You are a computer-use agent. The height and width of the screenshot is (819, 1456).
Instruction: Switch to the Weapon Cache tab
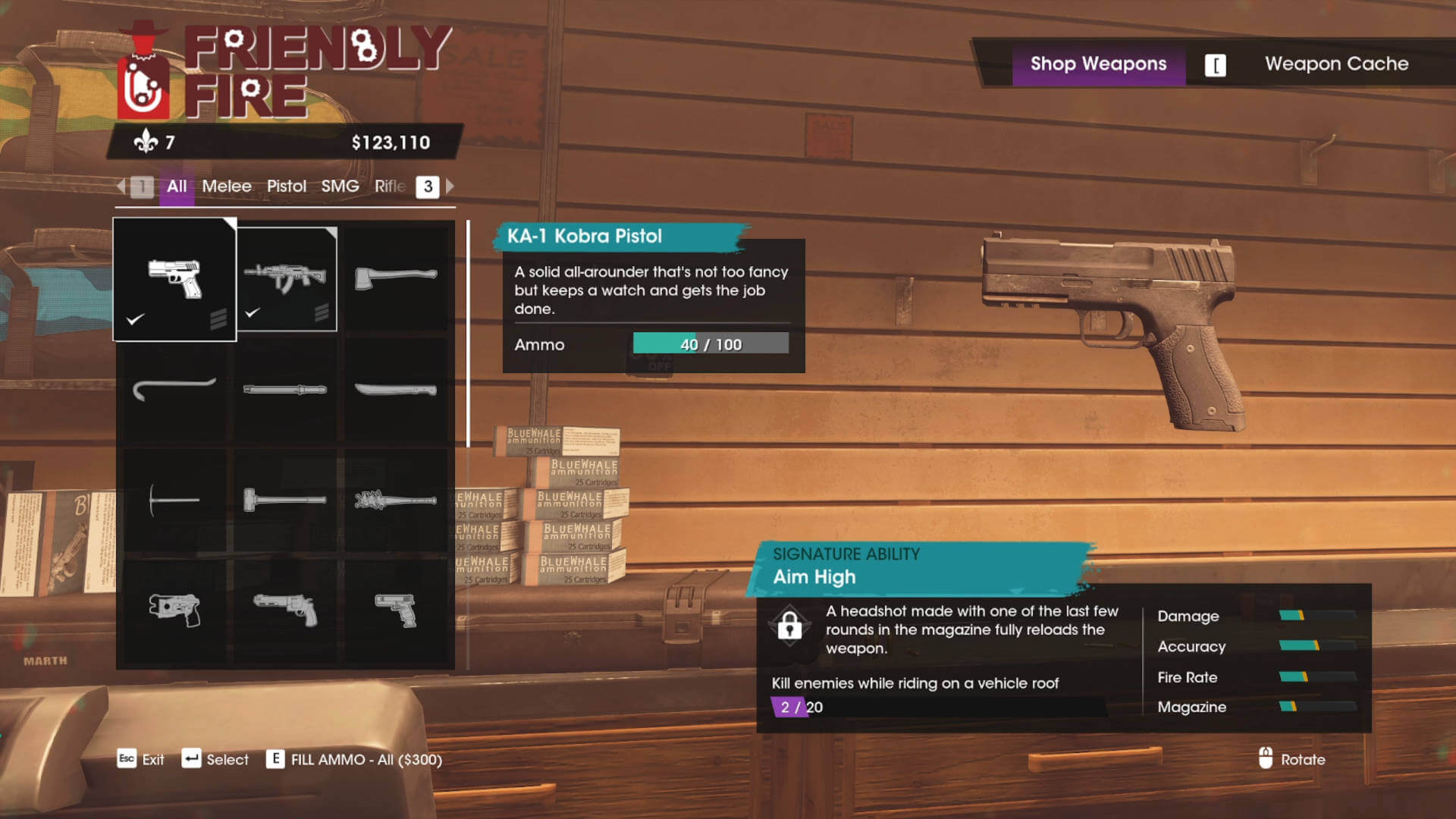click(x=1335, y=64)
